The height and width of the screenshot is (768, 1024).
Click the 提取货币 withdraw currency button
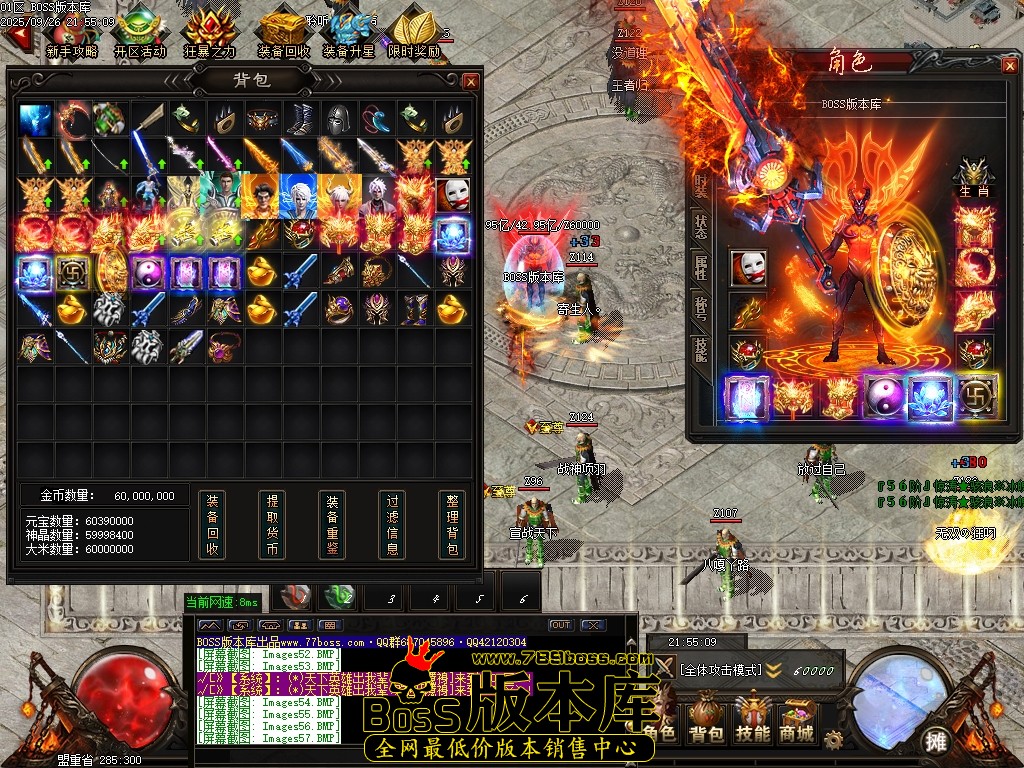pos(271,524)
